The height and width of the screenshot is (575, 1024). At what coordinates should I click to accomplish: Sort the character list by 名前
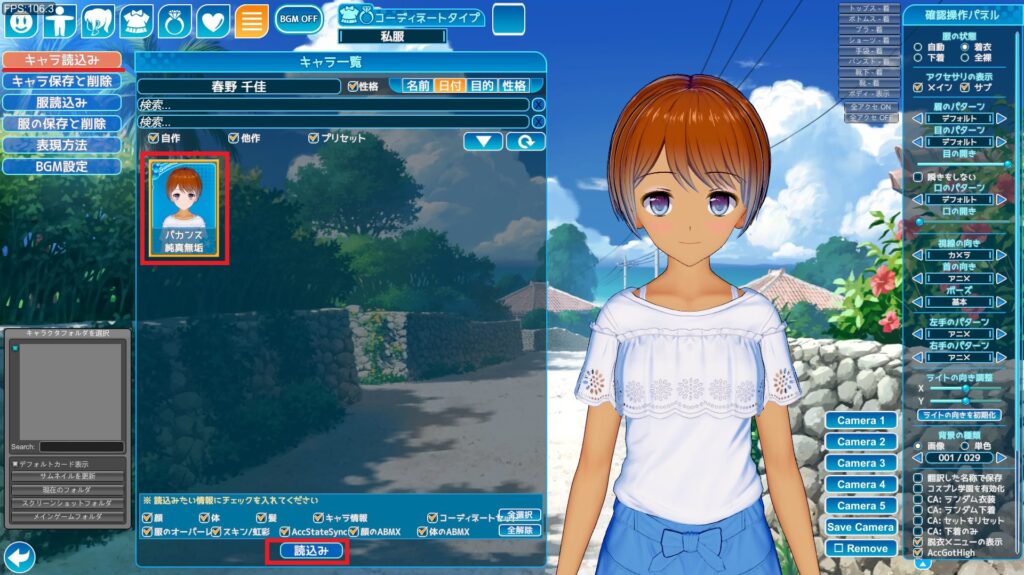(x=418, y=86)
